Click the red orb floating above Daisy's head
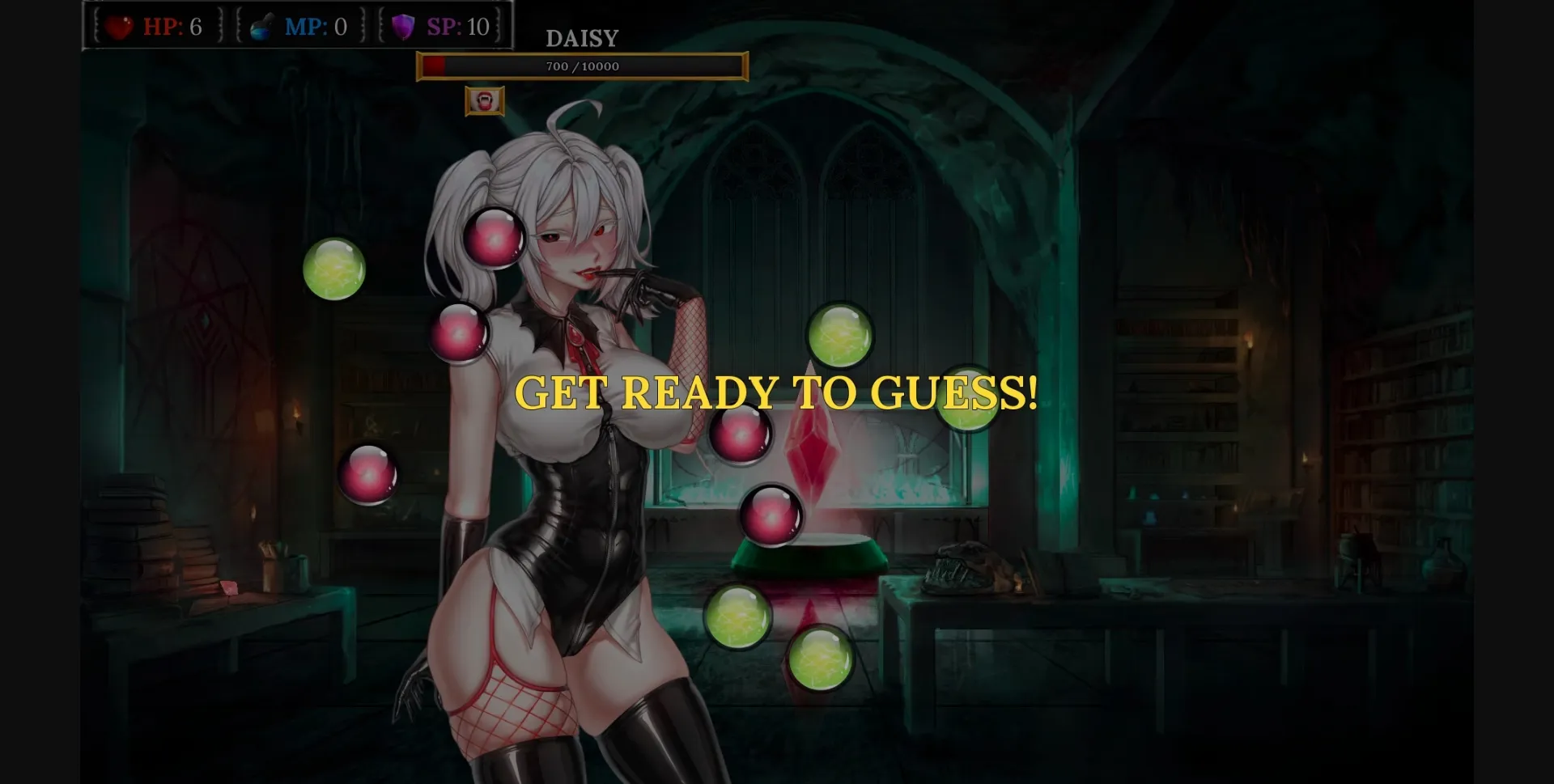Viewport: 1554px width, 784px height. tap(495, 237)
